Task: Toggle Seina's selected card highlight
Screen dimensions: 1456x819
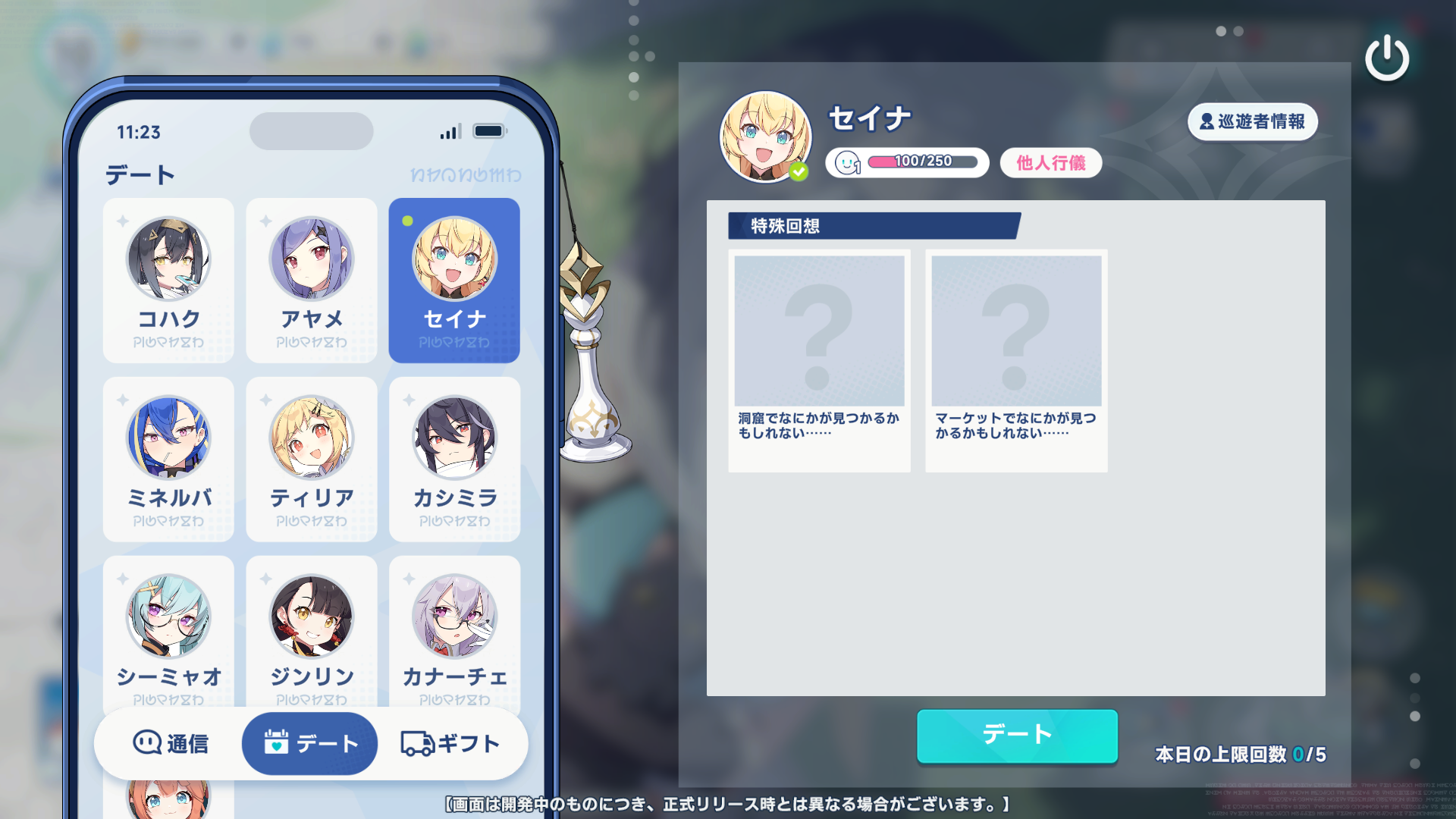Action: point(453,281)
